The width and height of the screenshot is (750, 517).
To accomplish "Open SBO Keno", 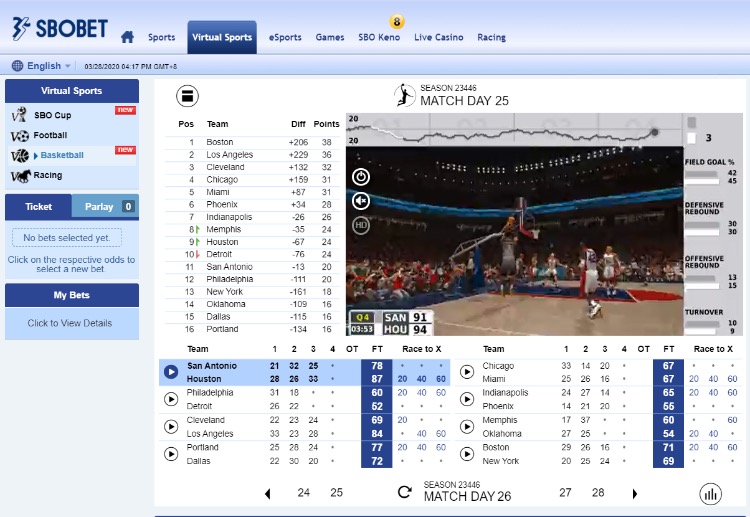I will (x=379, y=38).
